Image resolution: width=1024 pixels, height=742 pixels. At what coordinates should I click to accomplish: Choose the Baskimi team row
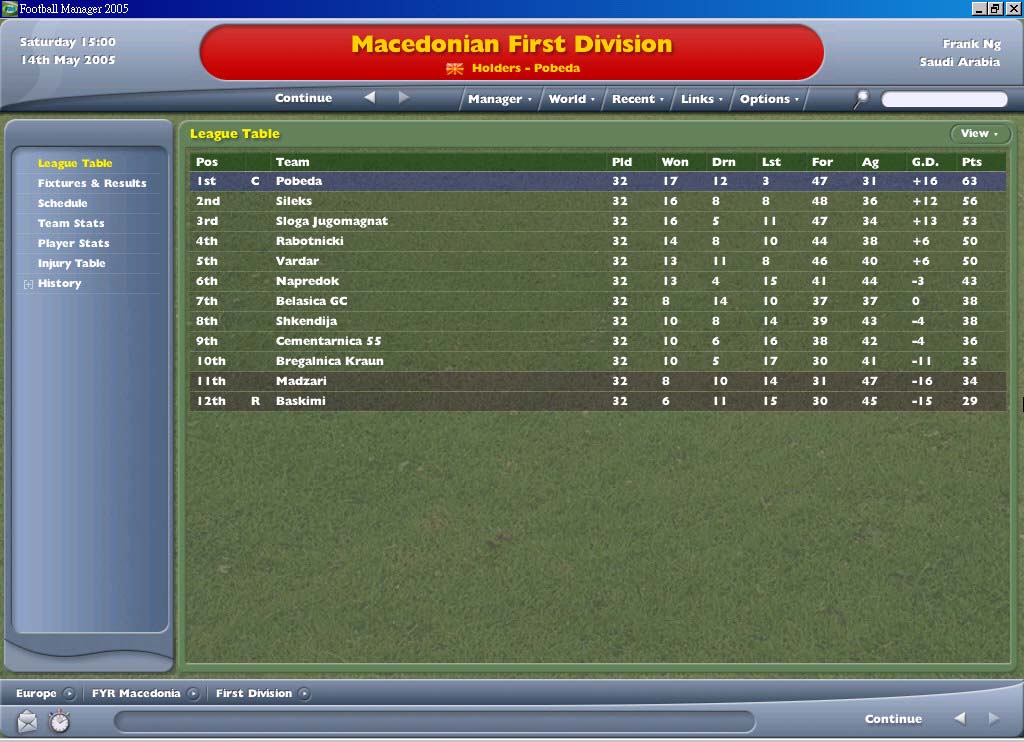301,401
